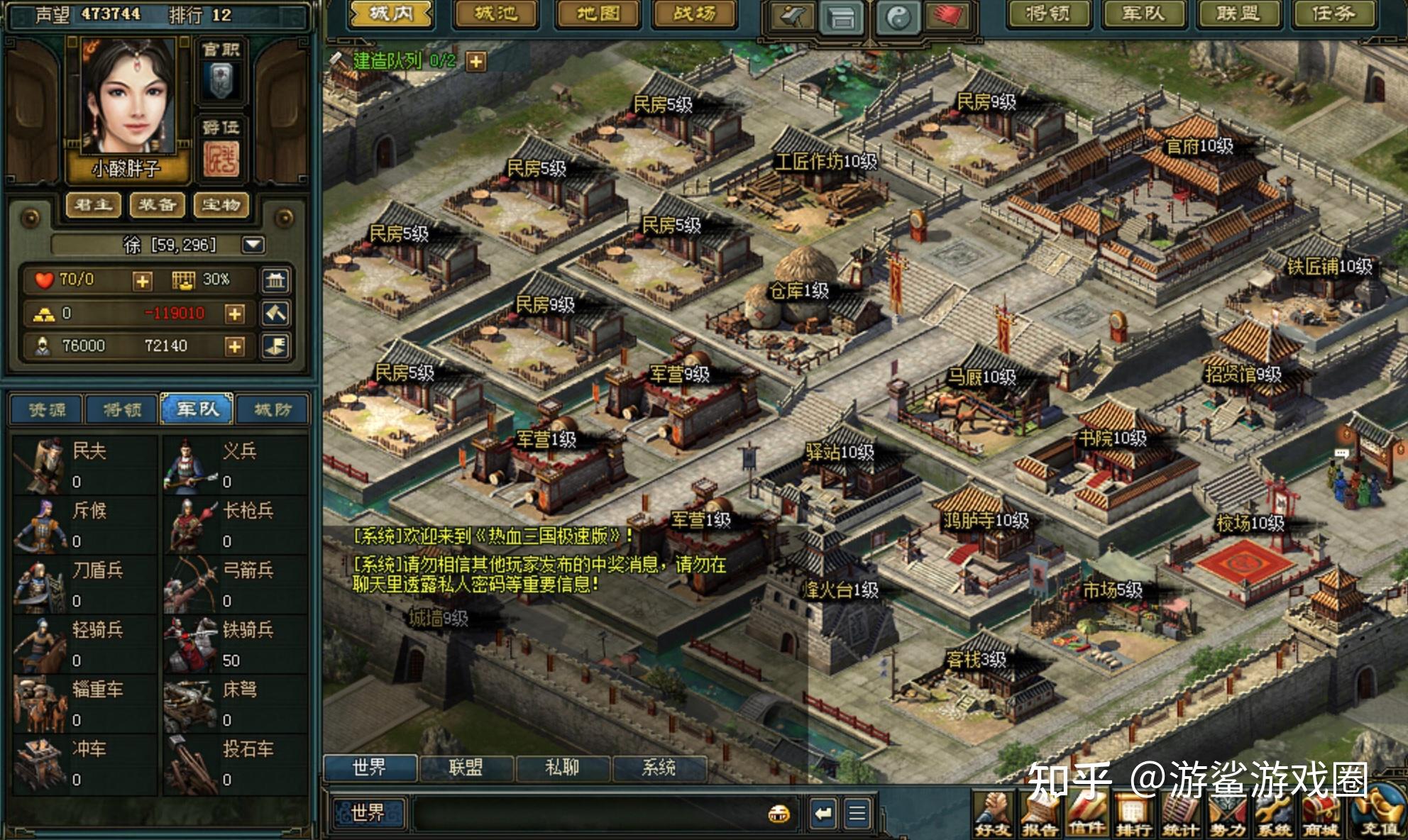The height and width of the screenshot is (840, 1408).
Task: Open the 战场 battlefield screen
Action: coord(694,14)
